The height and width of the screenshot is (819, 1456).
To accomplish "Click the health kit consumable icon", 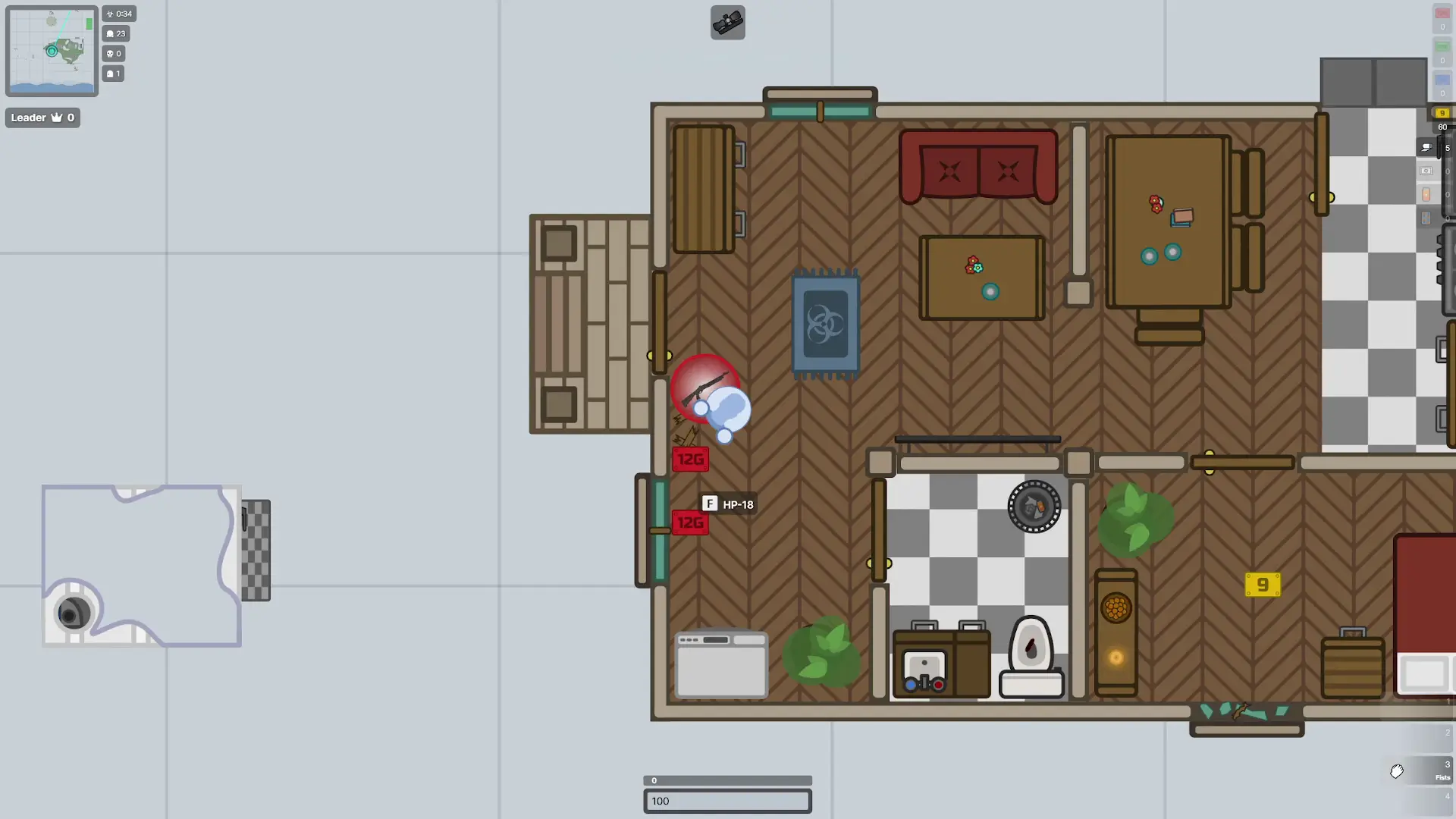I will (1426, 171).
